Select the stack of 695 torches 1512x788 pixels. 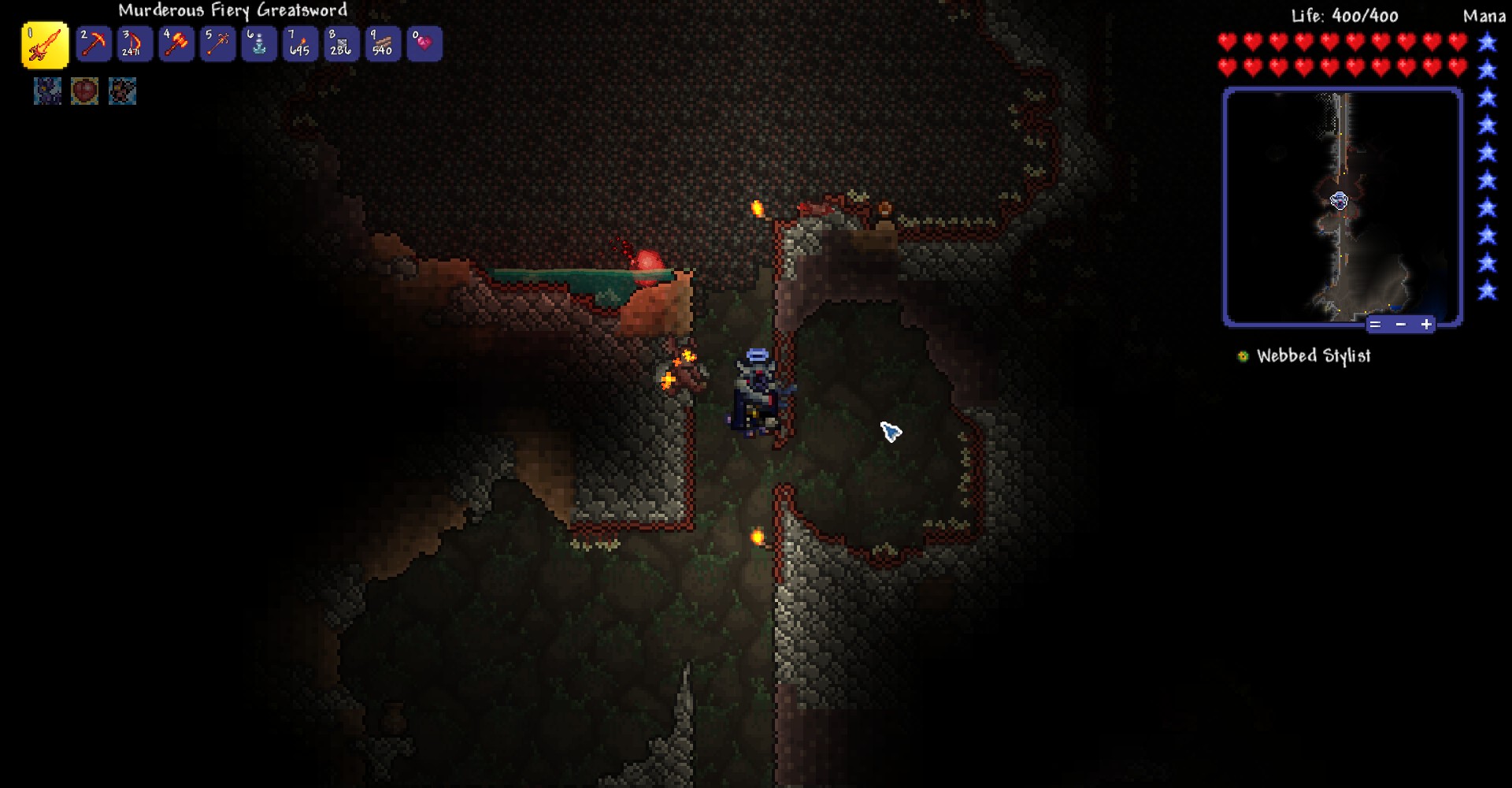(300, 43)
